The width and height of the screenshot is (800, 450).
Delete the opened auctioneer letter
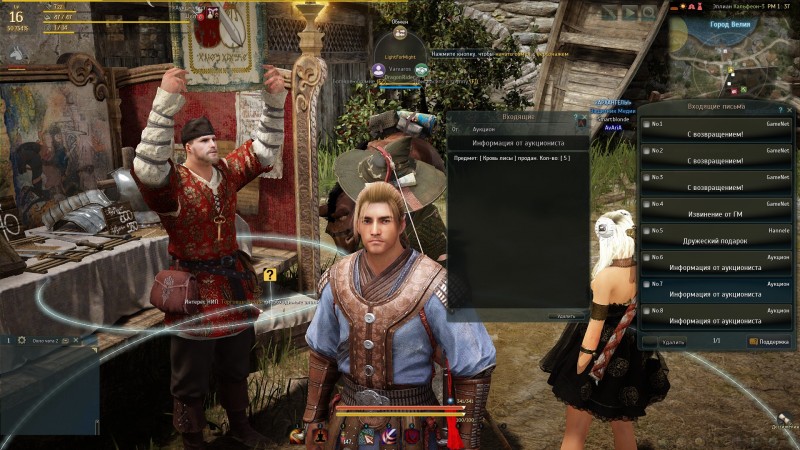coord(566,315)
